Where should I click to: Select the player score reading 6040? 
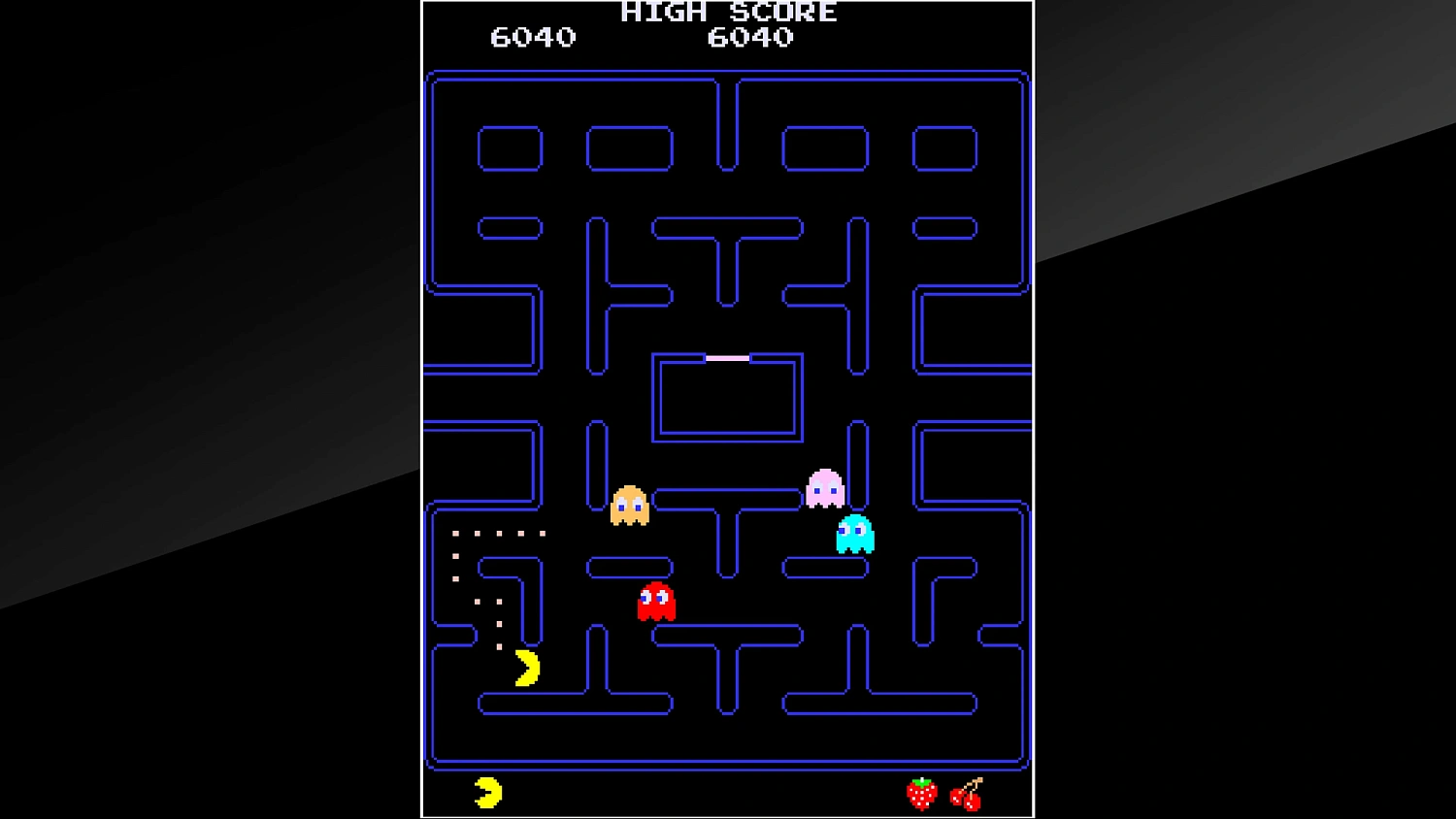tap(533, 38)
